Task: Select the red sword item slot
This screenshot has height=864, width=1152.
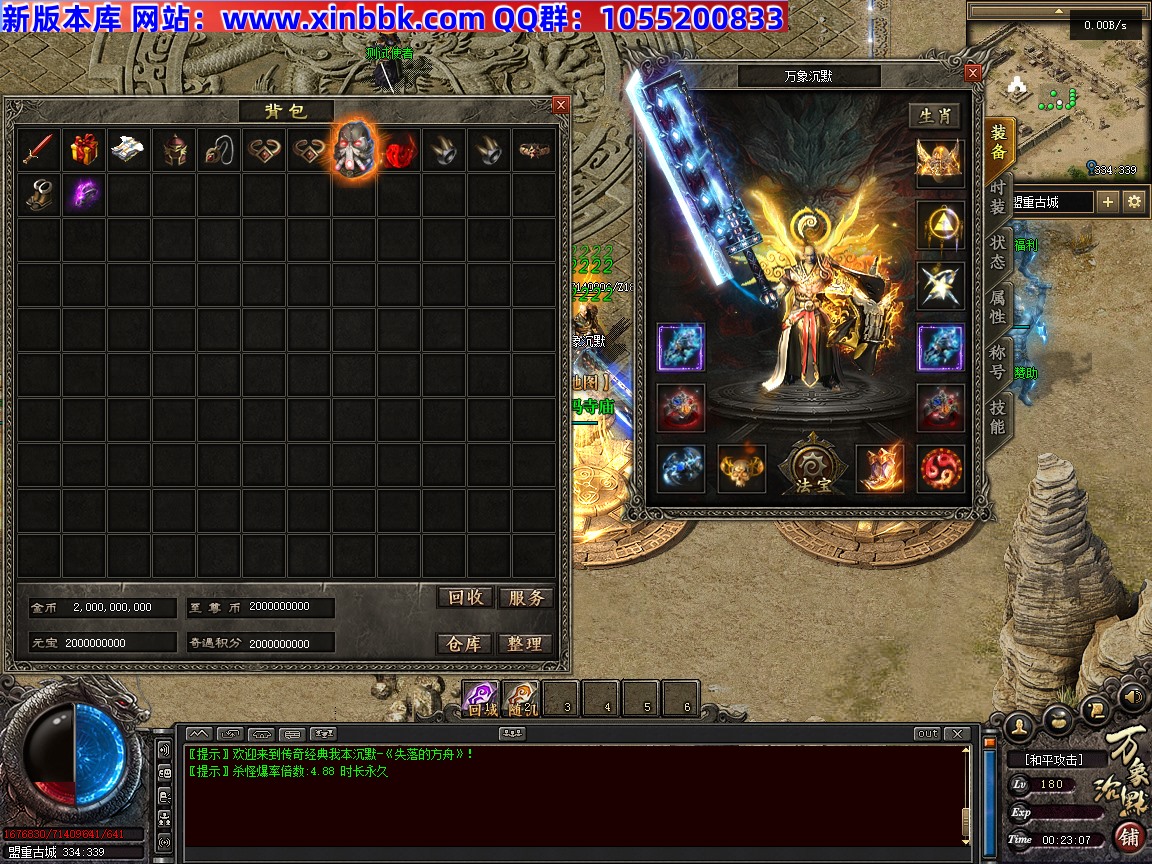Action: pyautogui.click(x=39, y=150)
